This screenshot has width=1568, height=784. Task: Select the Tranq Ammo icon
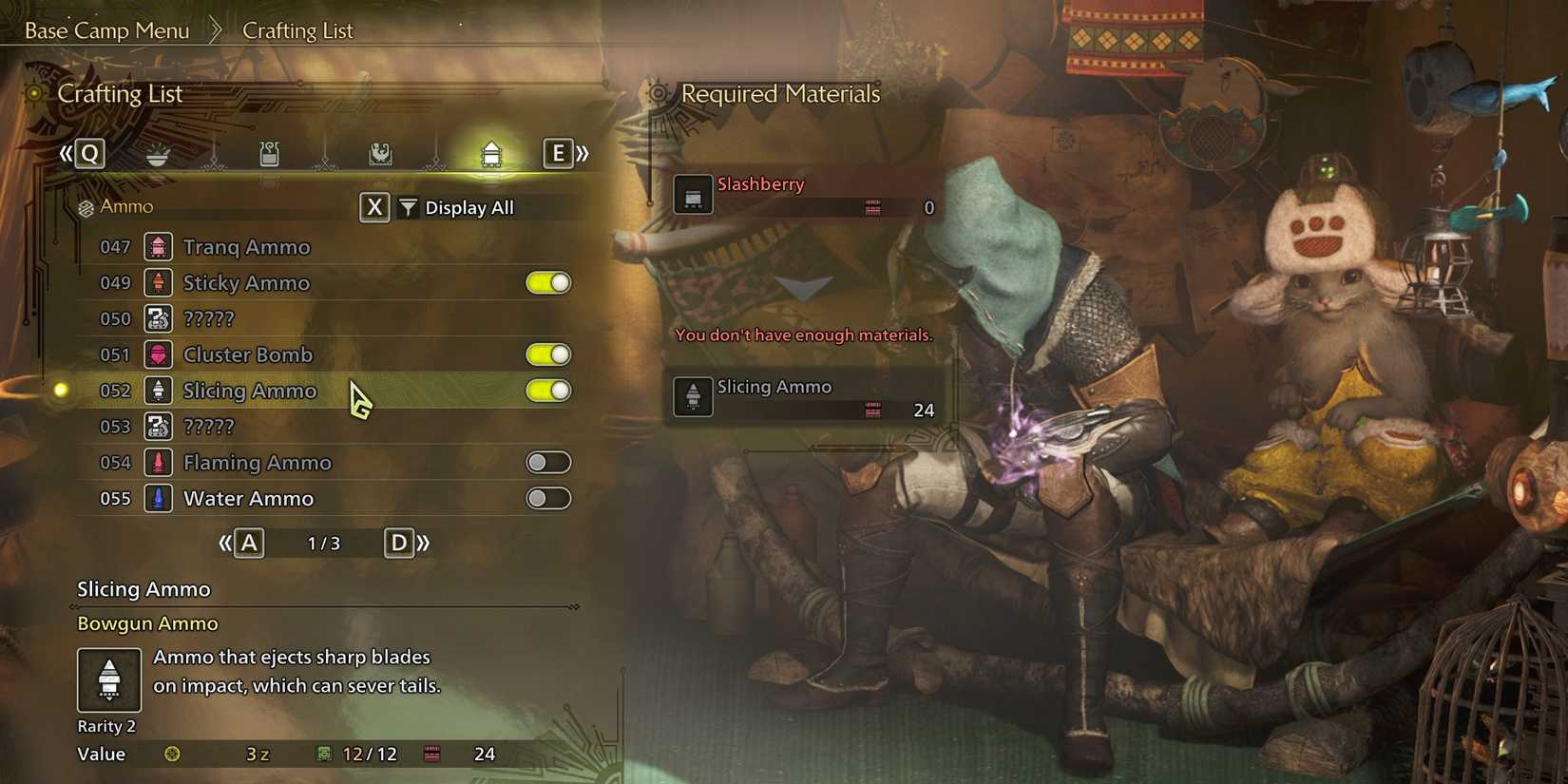click(158, 246)
